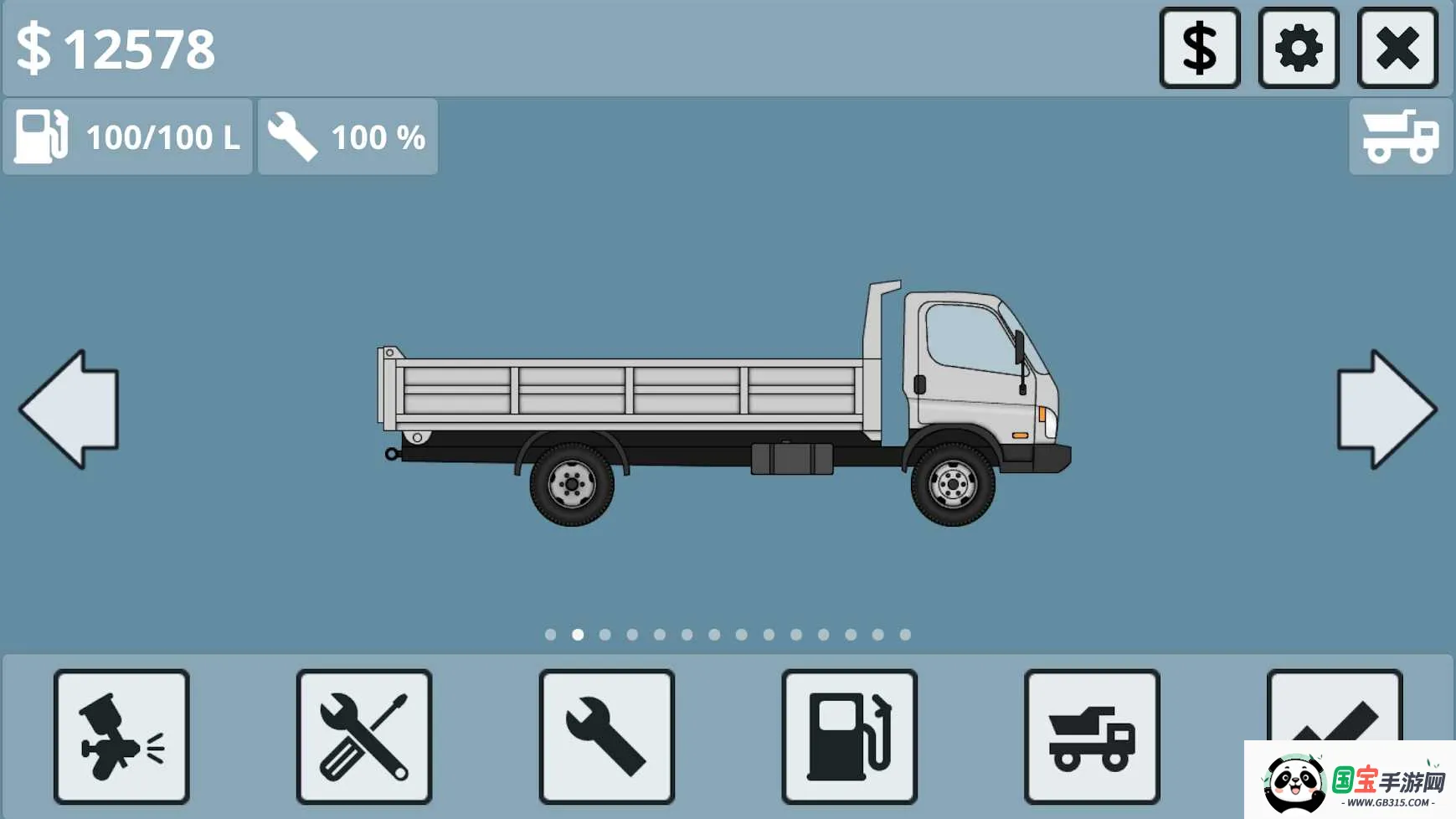Show the previous vehicle with left arrow
Image resolution: width=1456 pixels, height=819 pixels.
click(x=70, y=409)
